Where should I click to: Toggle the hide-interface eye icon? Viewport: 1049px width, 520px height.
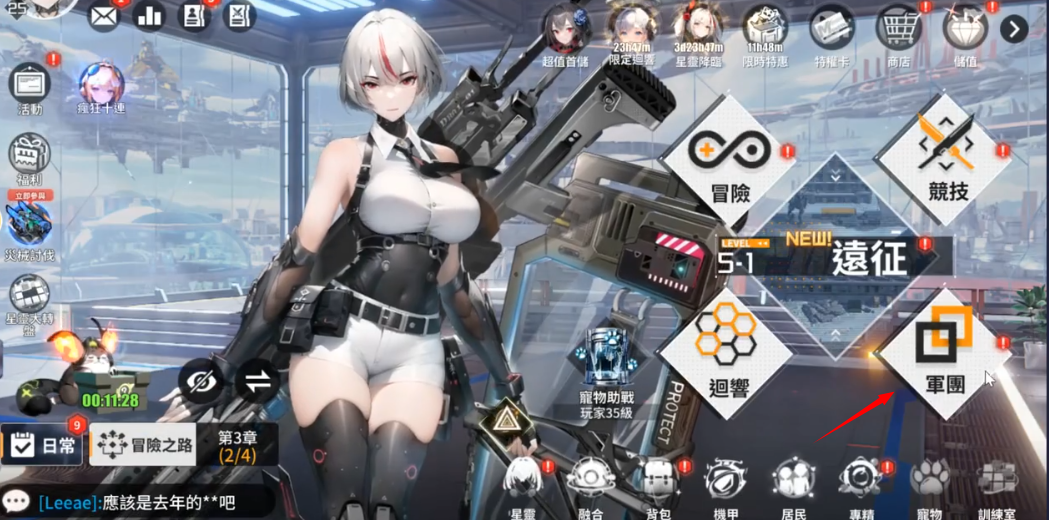(201, 380)
